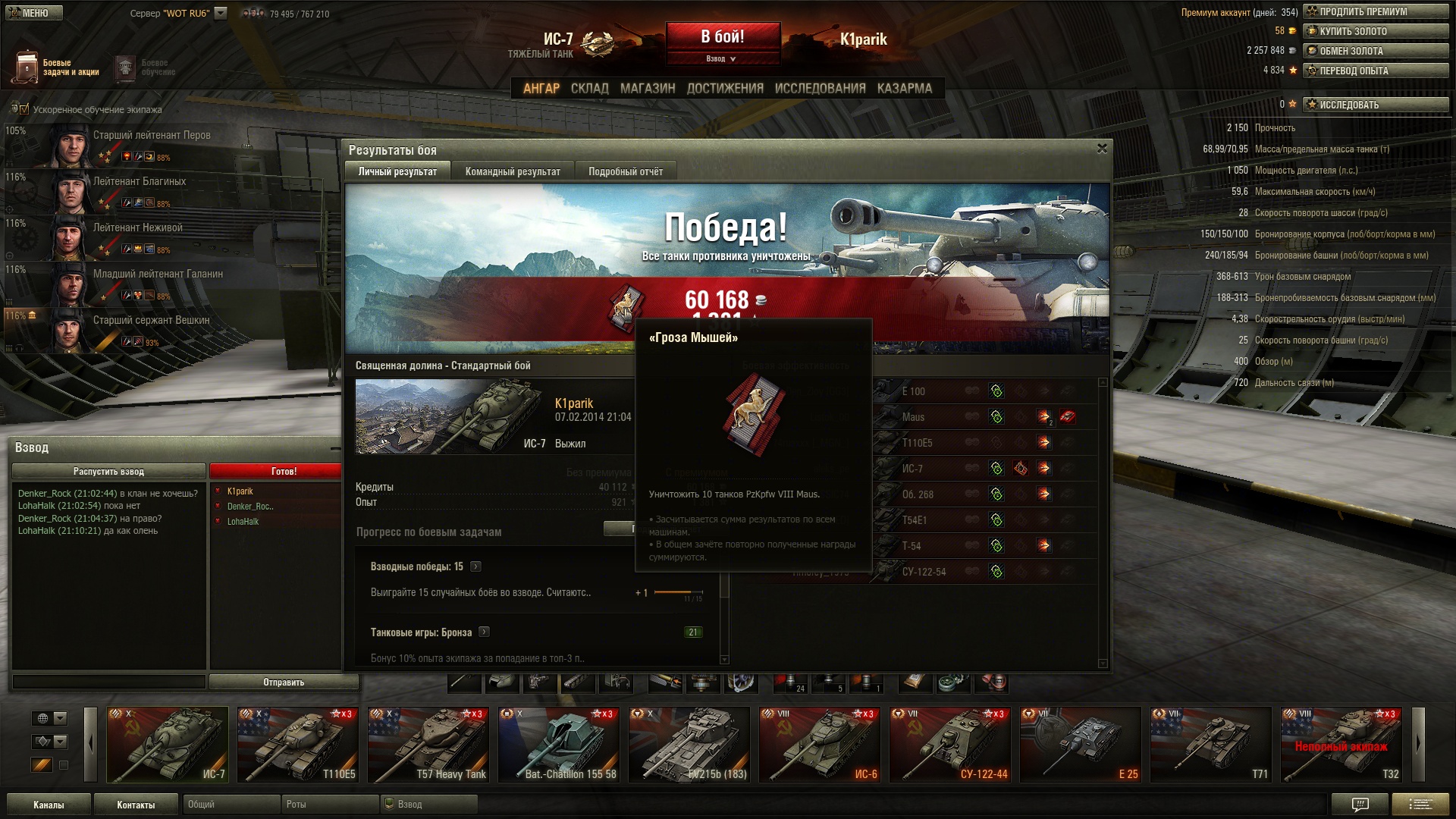Send chat message with "Отправить"

point(284,682)
